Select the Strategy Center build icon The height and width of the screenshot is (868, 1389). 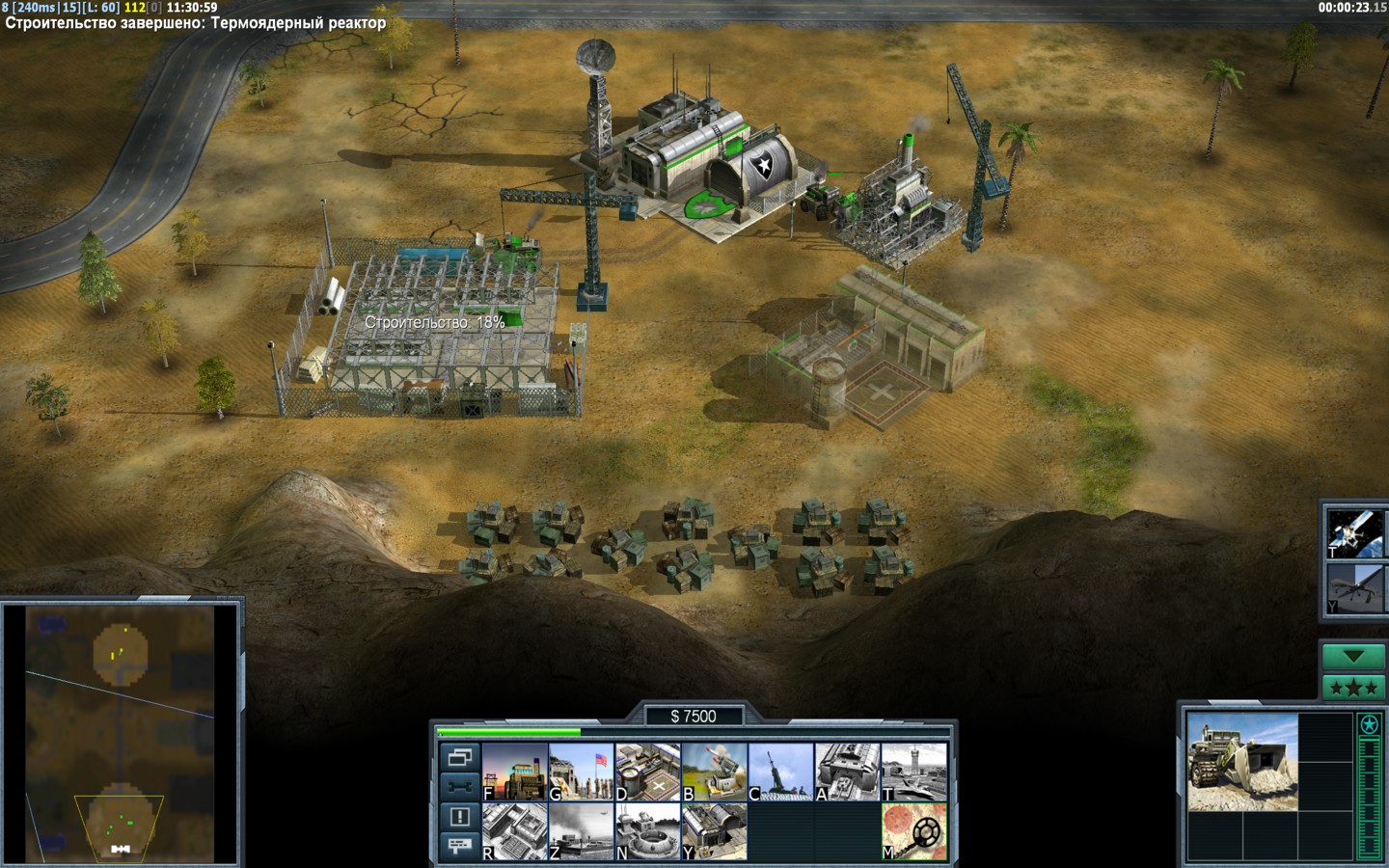[x=515, y=831]
